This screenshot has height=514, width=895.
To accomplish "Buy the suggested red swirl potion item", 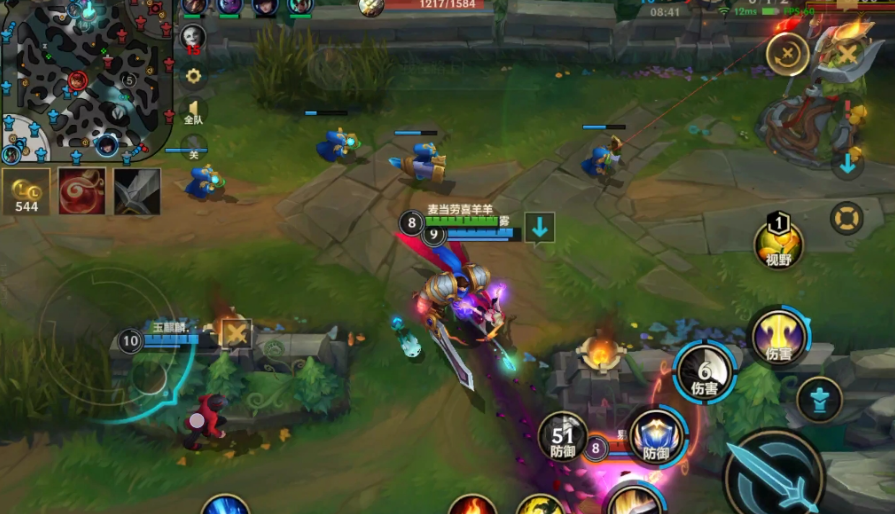I will pos(82,190).
